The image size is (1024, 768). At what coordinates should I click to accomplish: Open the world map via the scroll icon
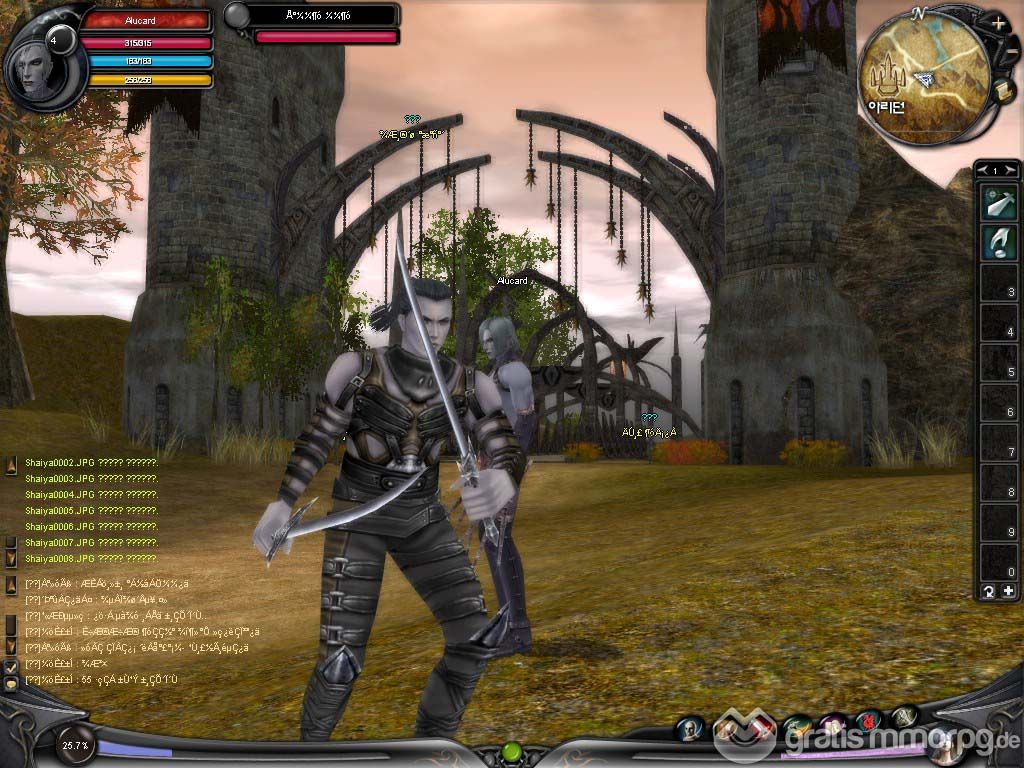click(1003, 91)
